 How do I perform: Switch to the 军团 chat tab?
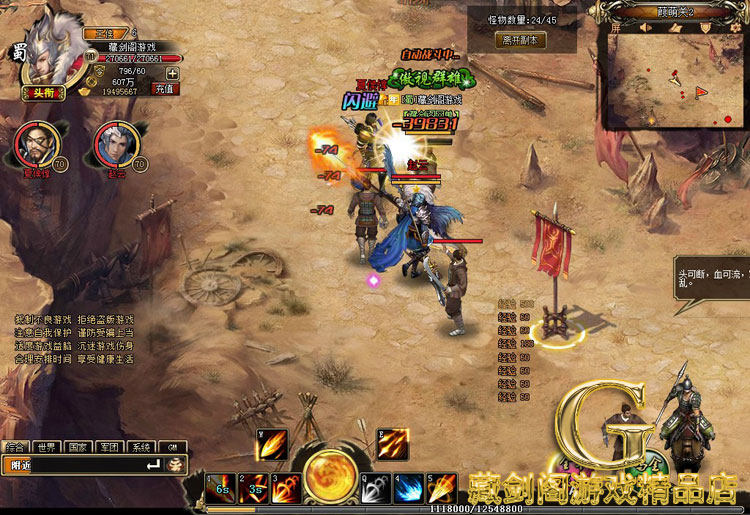[x=109, y=447]
